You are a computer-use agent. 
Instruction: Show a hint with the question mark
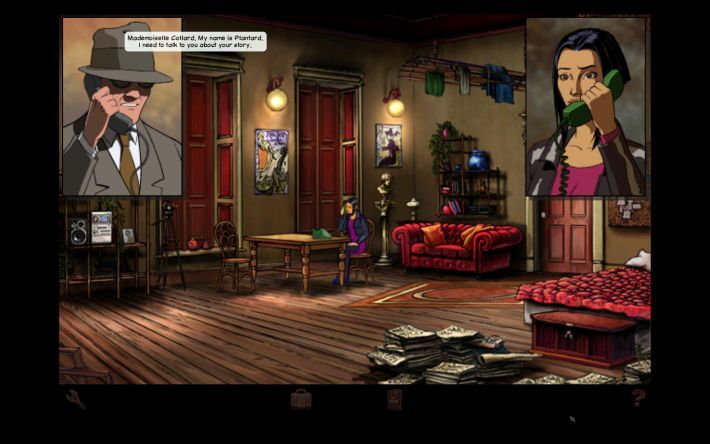point(639,398)
